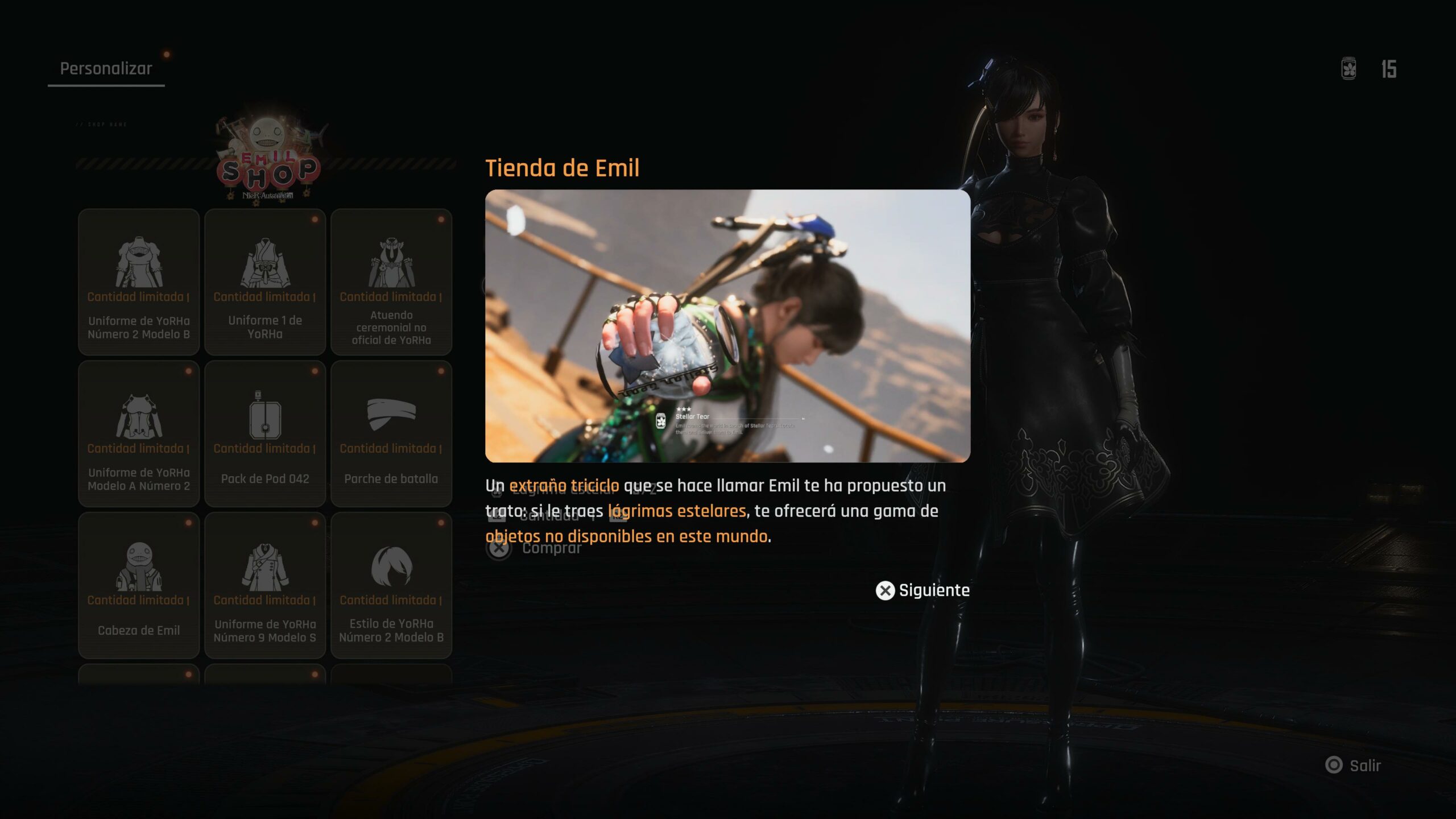Advance the tutorial with Siguiente

(x=923, y=590)
